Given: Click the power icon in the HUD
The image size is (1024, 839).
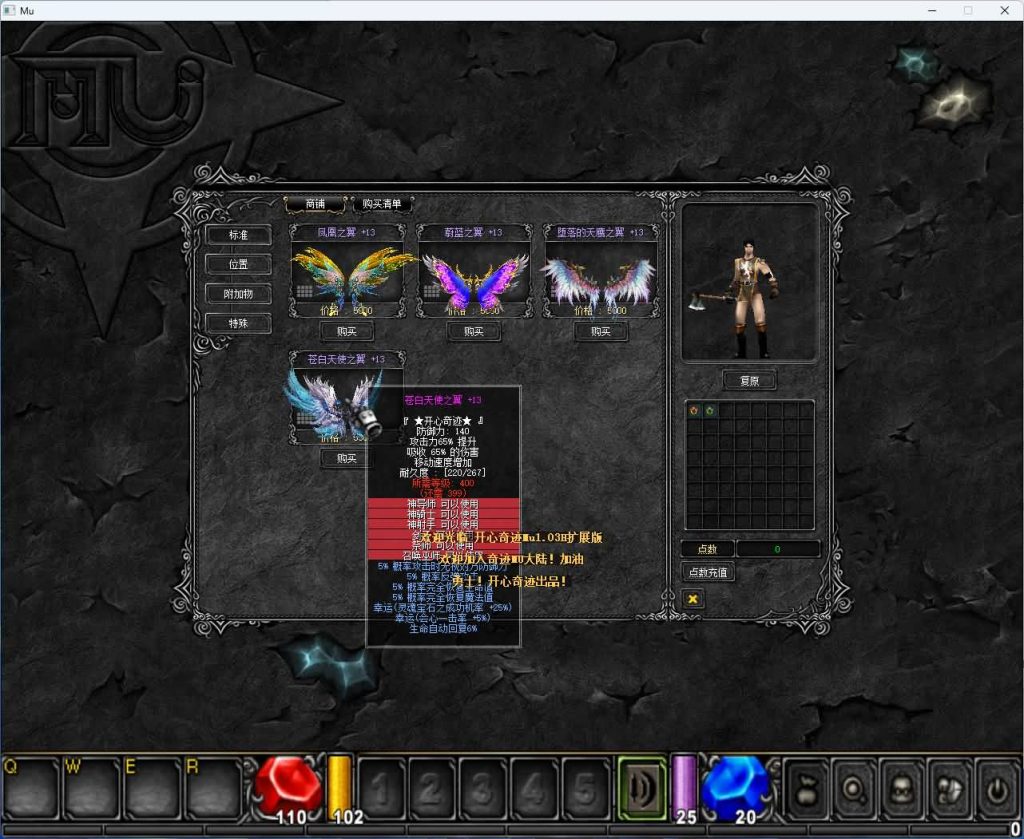Looking at the screenshot, I should click(x=997, y=788).
